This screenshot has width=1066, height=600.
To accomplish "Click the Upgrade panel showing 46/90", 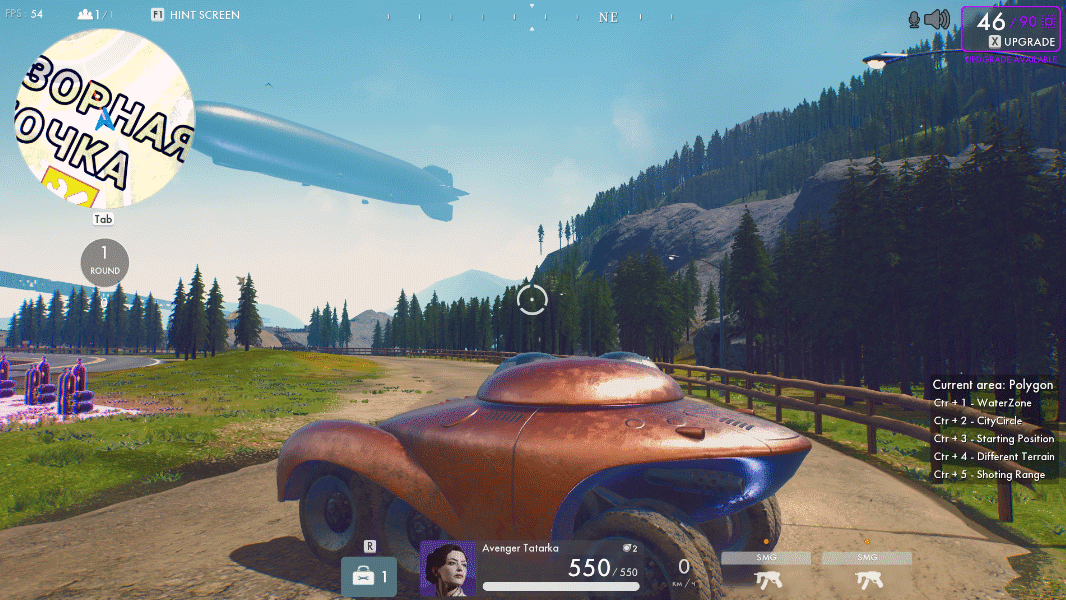I will (1010, 28).
